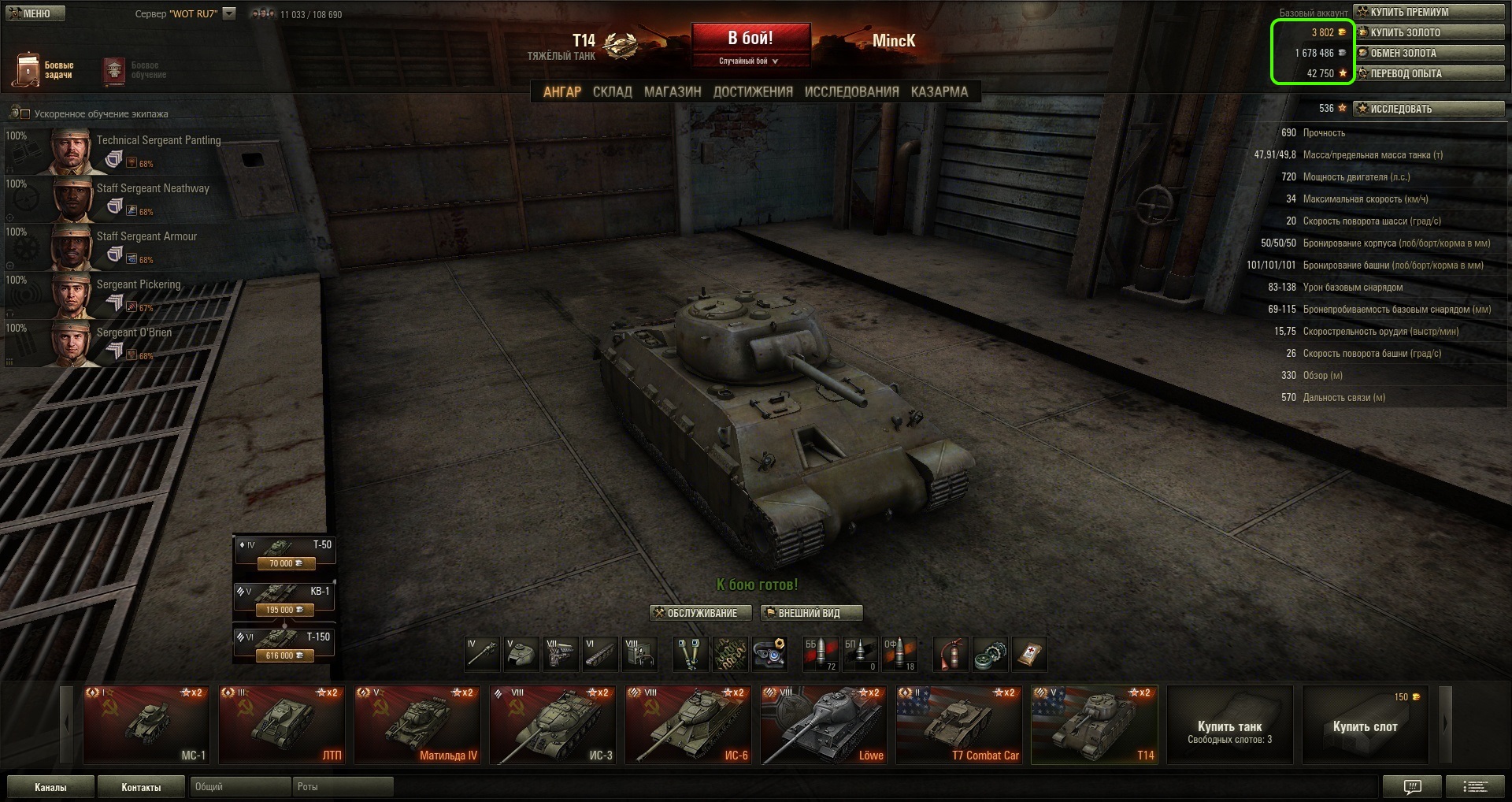Image resolution: width=1512 pixels, height=802 pixels.
Task: Open the МАГАЗИН tab
Action: pos(673,91)
